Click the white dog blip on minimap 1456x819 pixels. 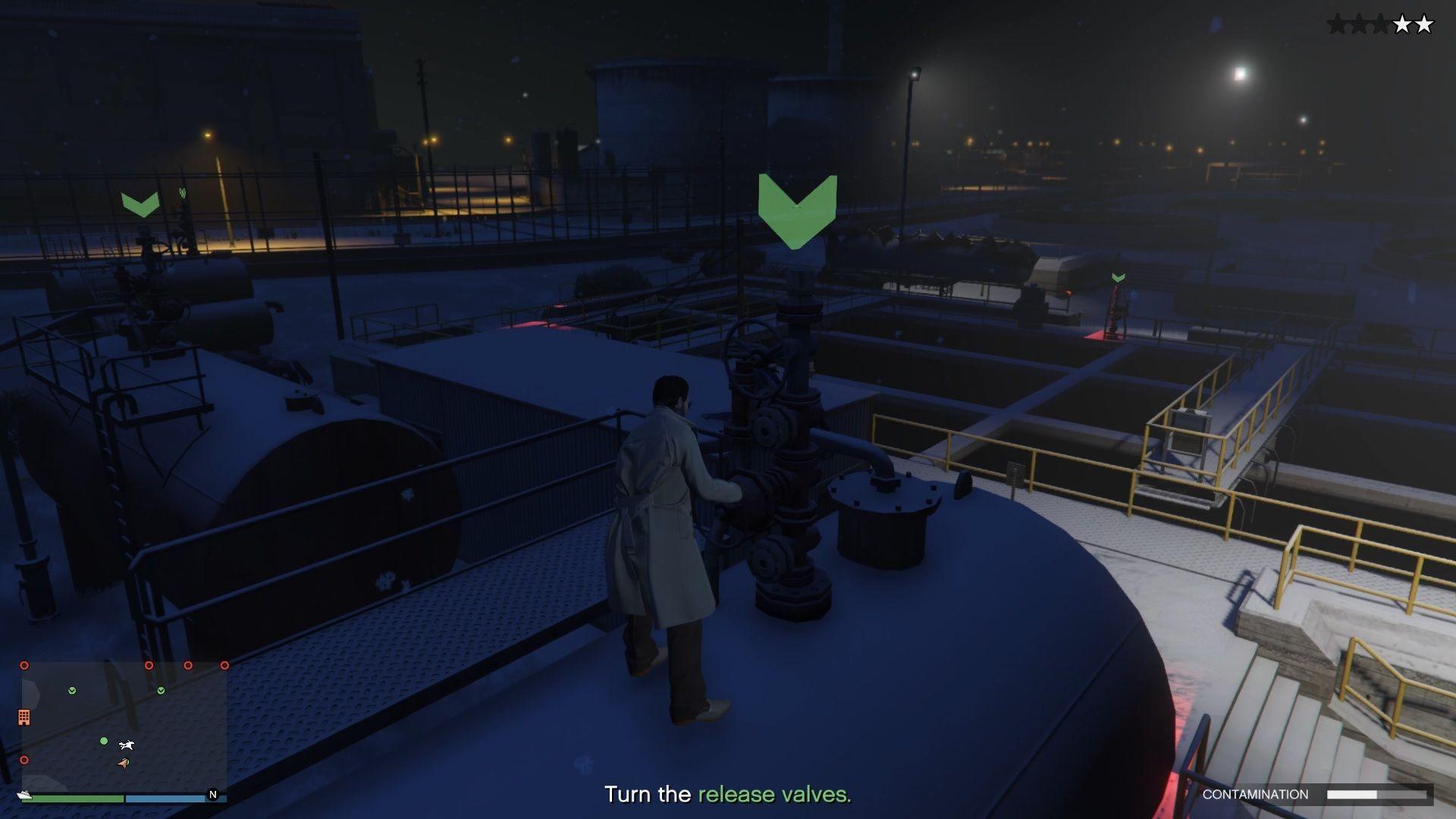tap(127, 745)
